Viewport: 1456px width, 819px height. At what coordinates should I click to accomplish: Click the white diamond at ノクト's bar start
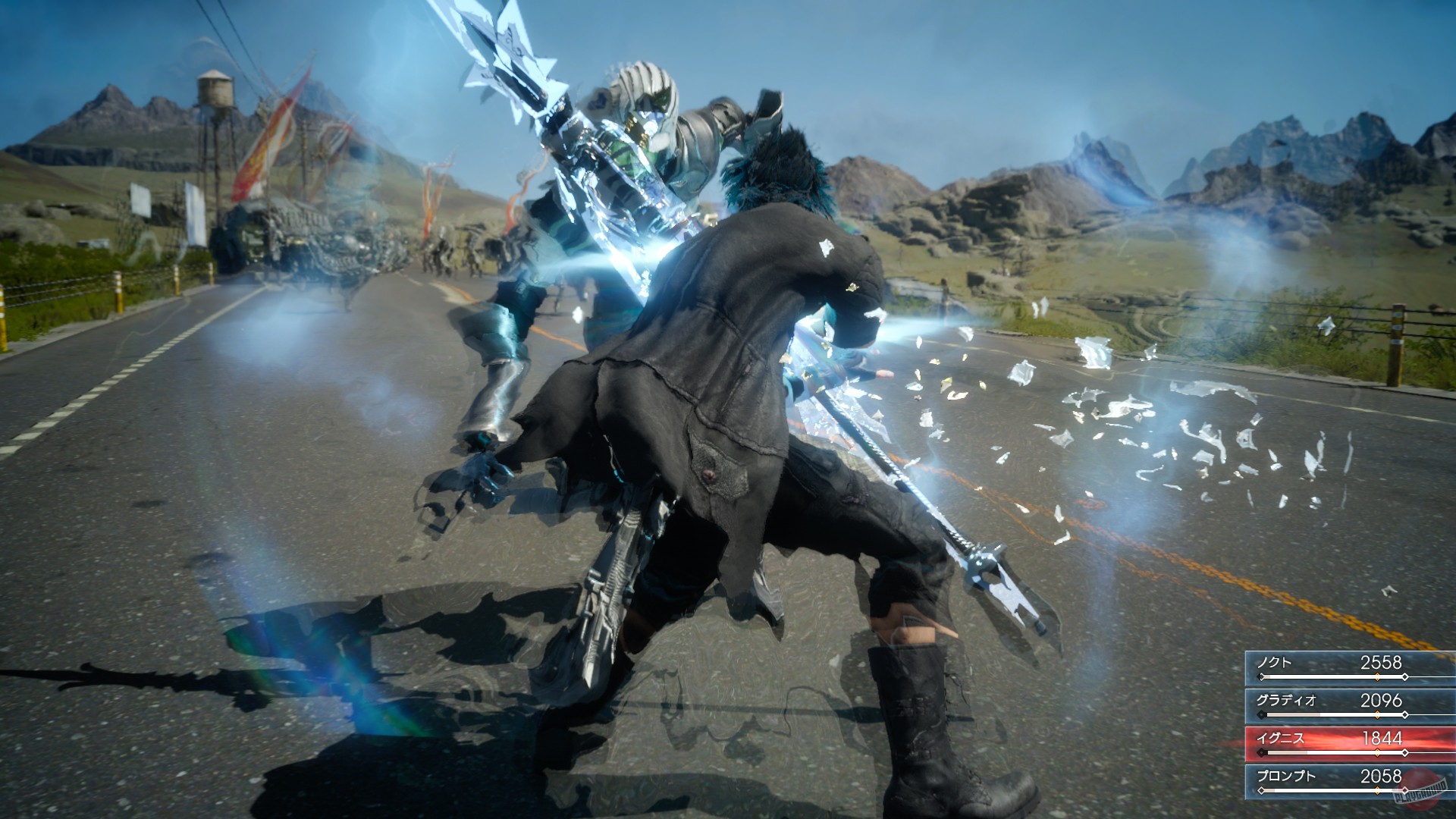pyautogui.click(x=1262, y=676)
